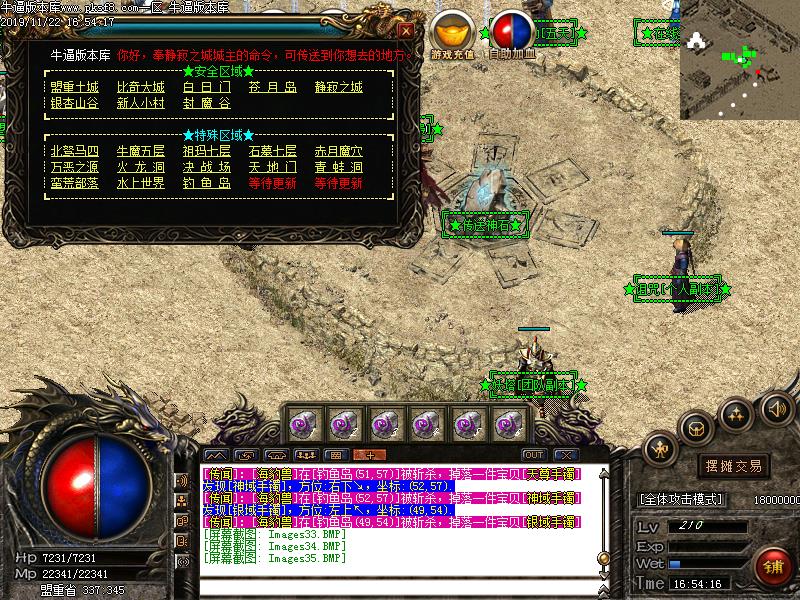This screenshot has height=600, width=800.
Task: Go to 火龙洞
Action: pos(141,167)
